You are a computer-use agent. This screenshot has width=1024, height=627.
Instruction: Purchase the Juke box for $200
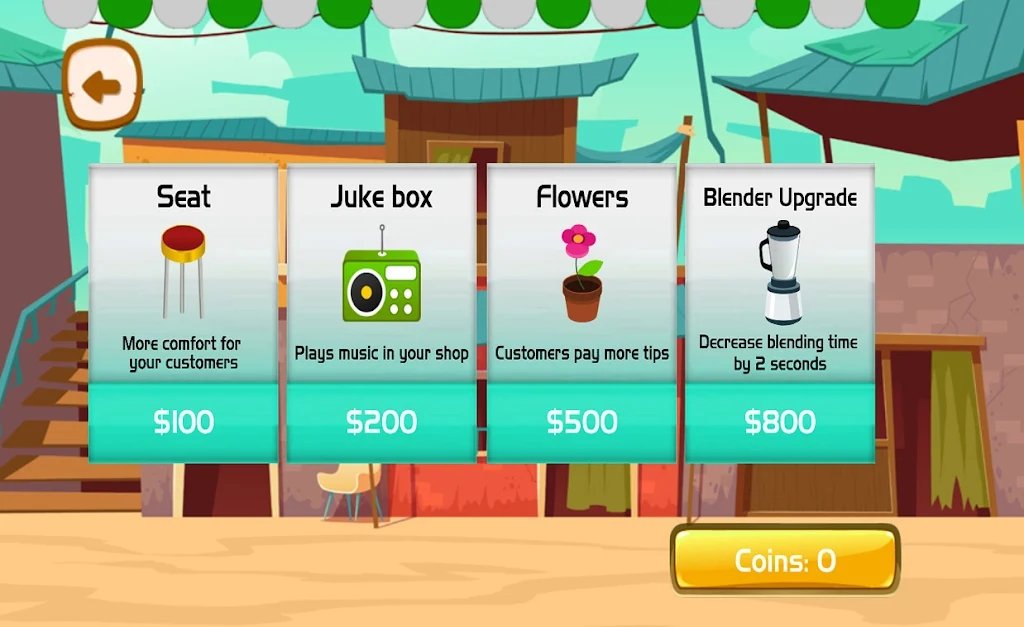pyautogui.click(x=382, y=422)
